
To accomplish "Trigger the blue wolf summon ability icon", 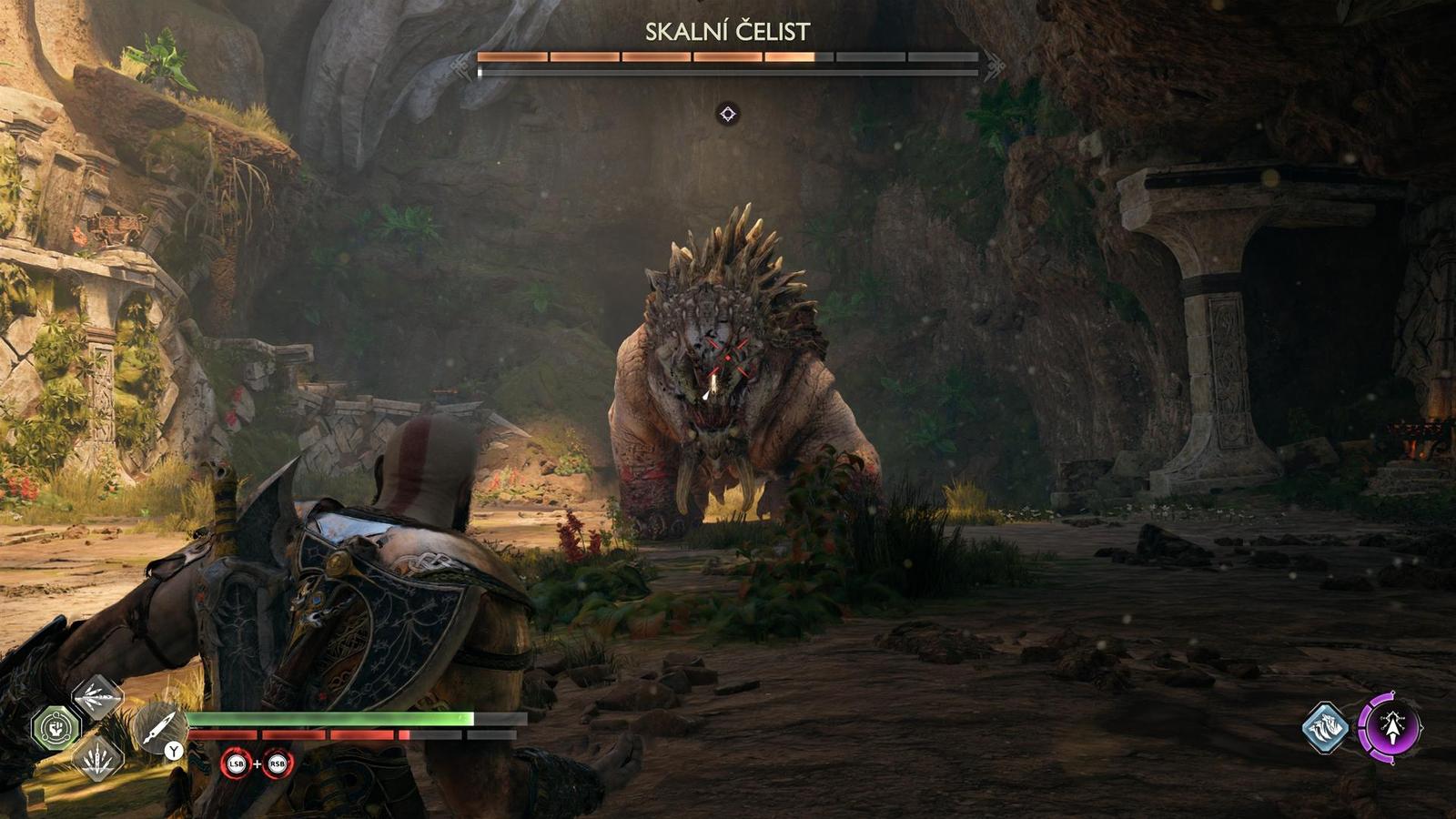I will (x=1326, y=727).
